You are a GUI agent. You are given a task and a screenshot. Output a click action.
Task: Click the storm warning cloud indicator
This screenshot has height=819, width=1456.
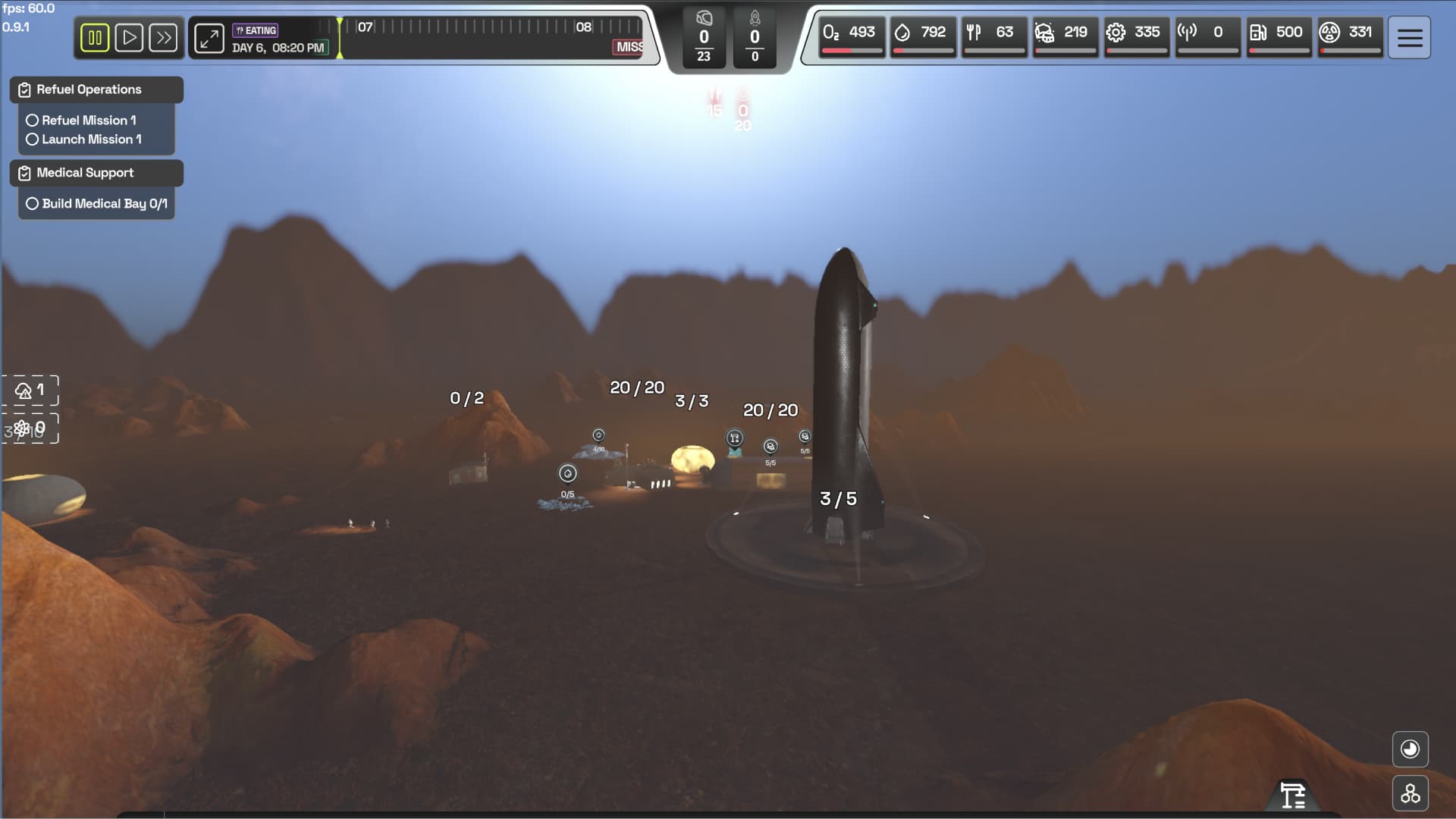point(30,389)
